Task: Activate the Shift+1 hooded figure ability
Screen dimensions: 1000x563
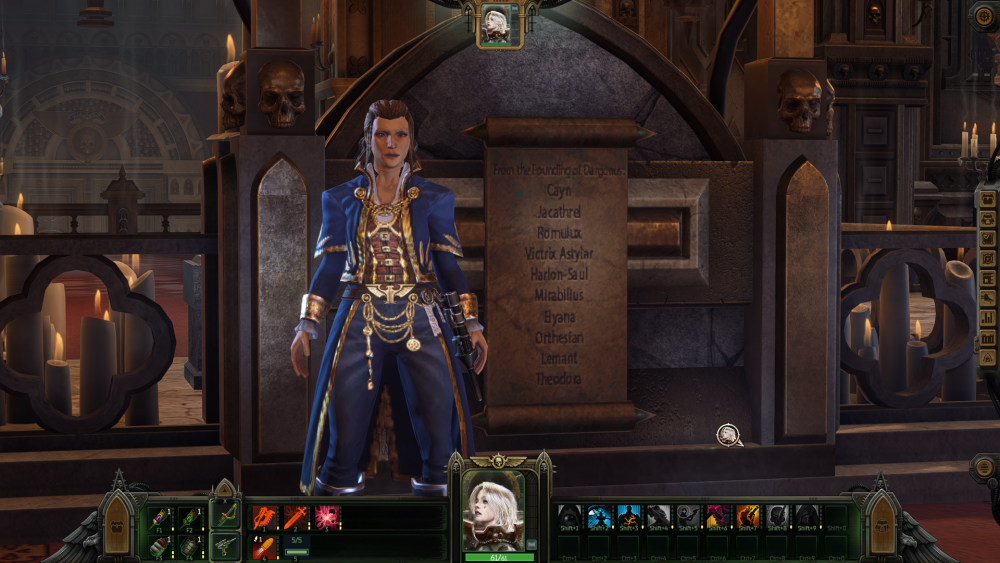Action: click(569, 516)
